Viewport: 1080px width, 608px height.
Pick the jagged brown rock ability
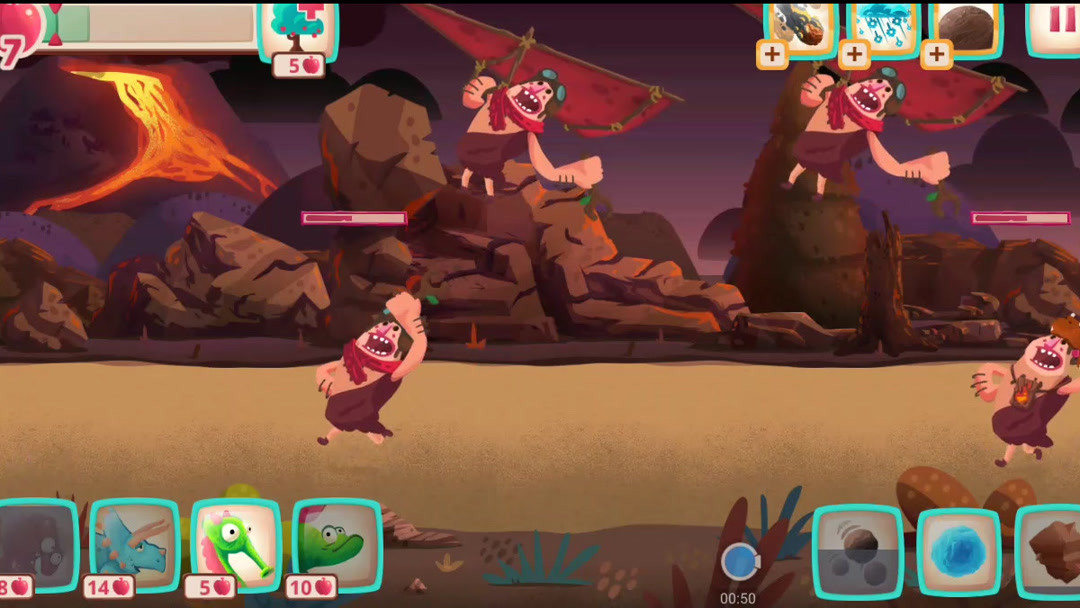pyautogui.click(x=1050, y=552)
